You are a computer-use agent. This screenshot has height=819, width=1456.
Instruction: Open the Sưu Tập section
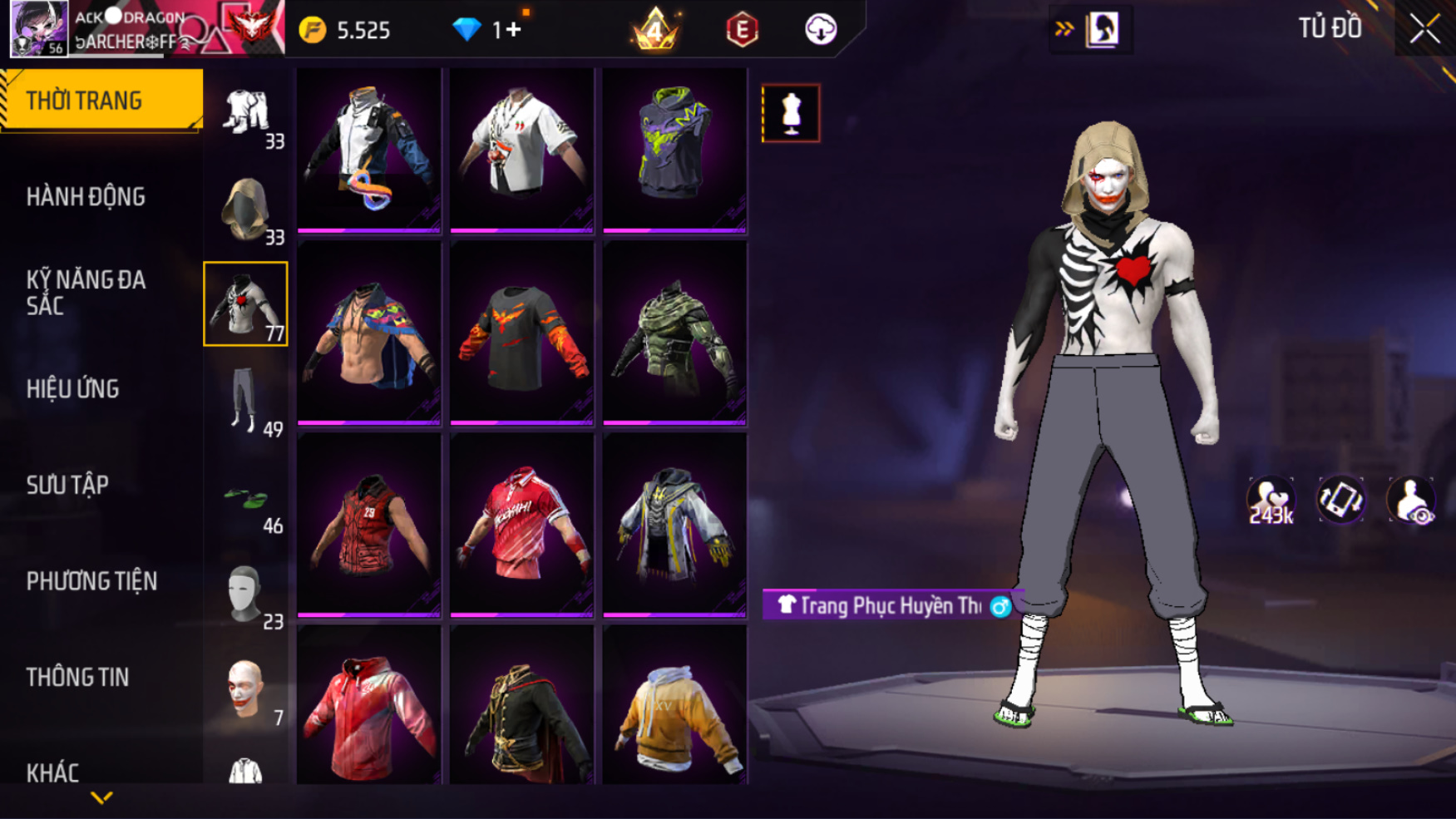click(x=67, y=485)
